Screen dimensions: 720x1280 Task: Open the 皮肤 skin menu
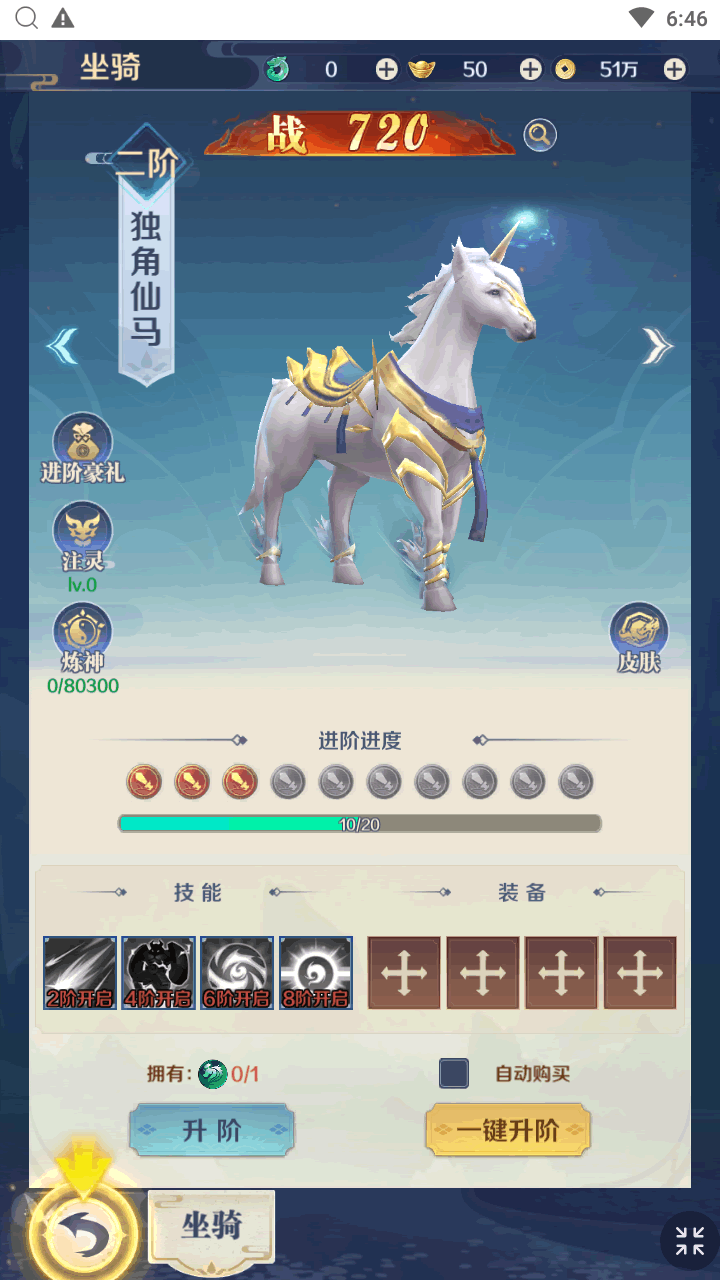(639, 631)
